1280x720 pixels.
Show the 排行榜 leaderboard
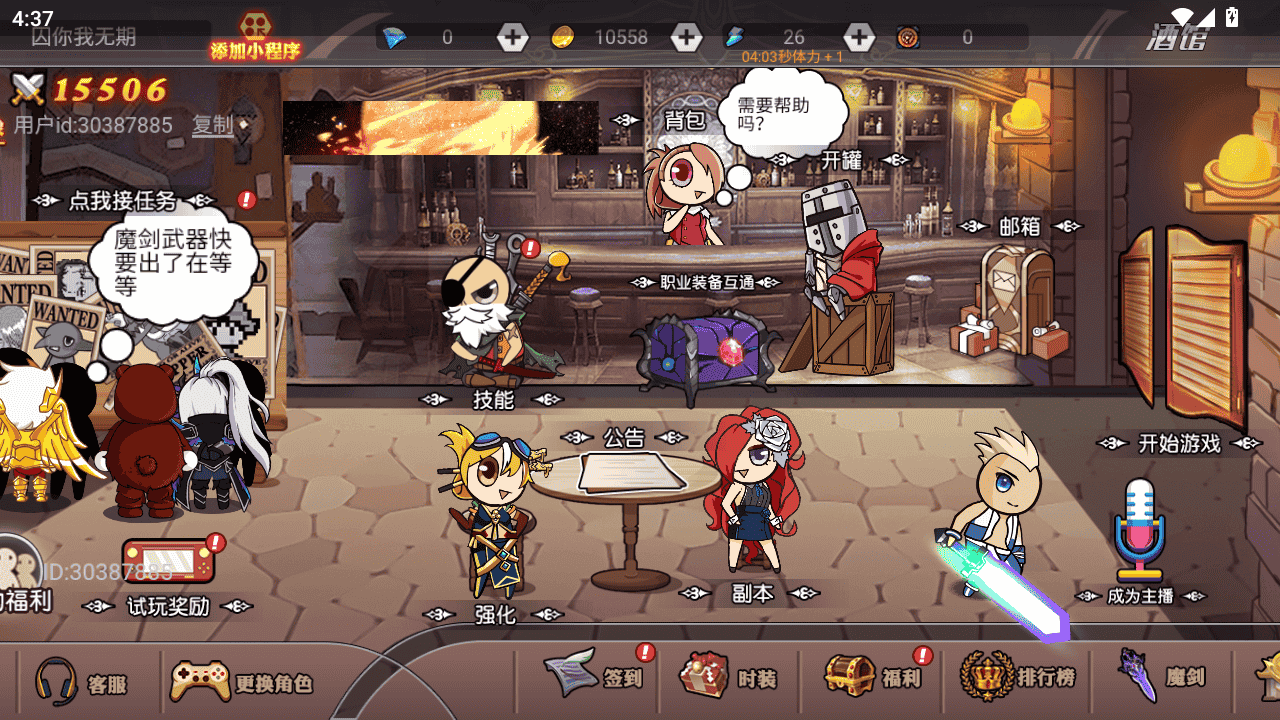click(x=1018, y=677)
